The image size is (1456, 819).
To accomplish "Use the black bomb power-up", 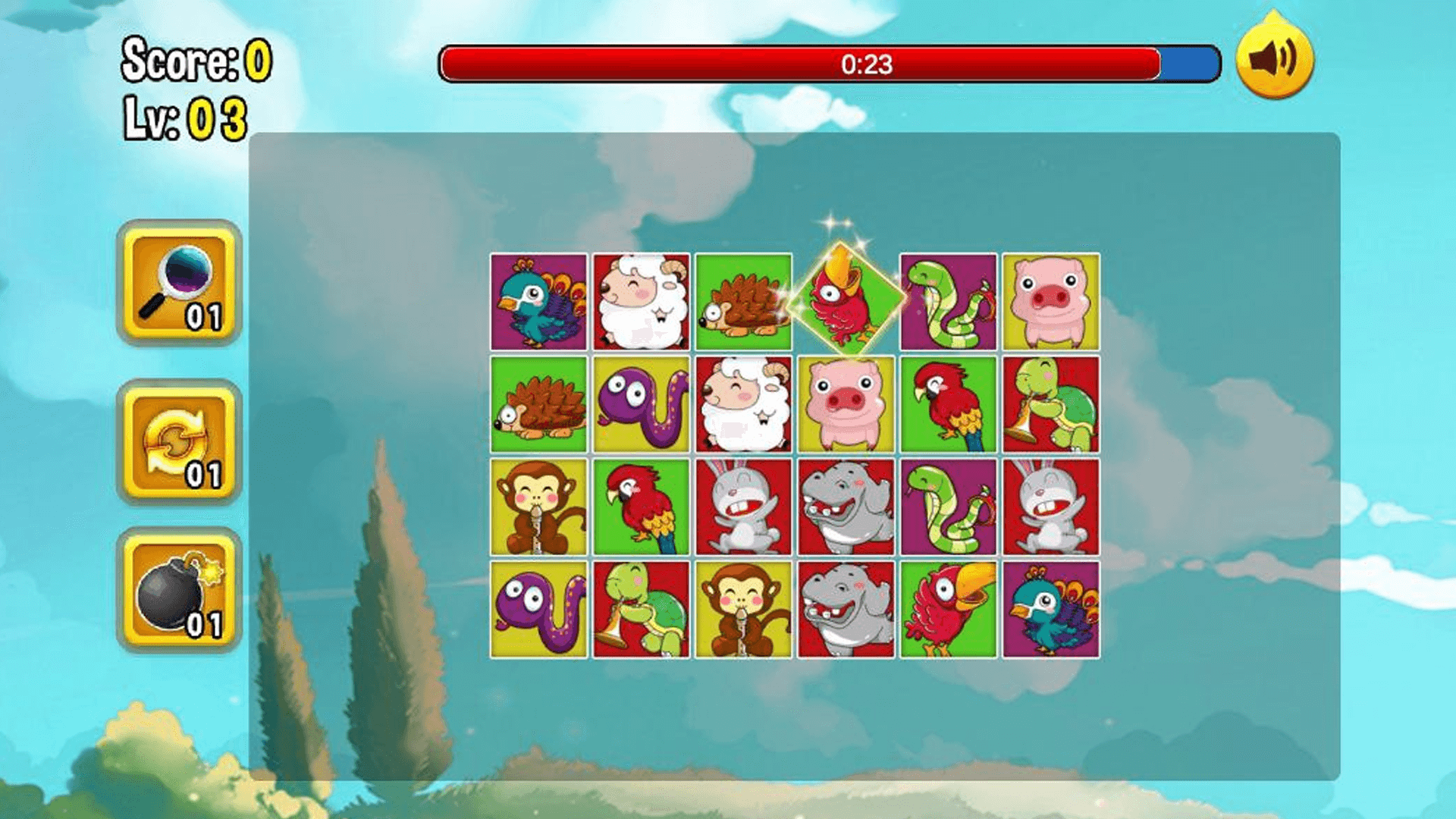I will pyautogui.click(x=179, y=591).
